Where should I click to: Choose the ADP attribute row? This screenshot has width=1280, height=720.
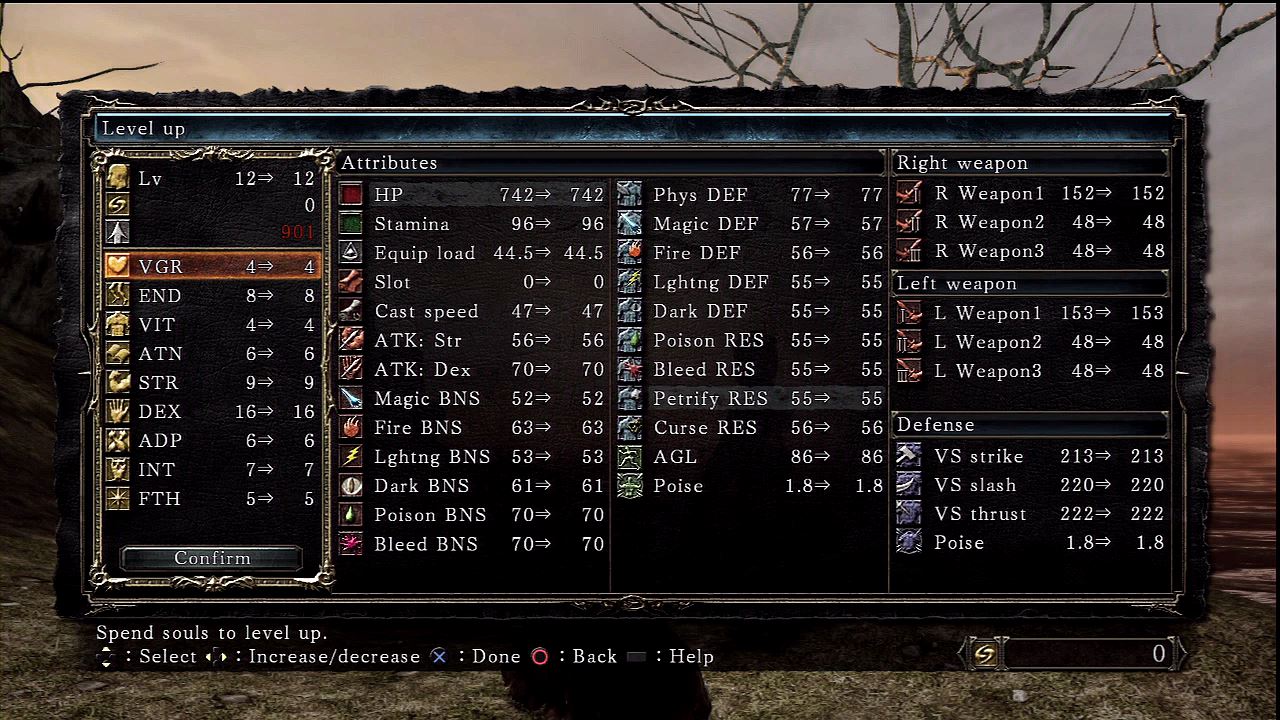coord(211,441)
